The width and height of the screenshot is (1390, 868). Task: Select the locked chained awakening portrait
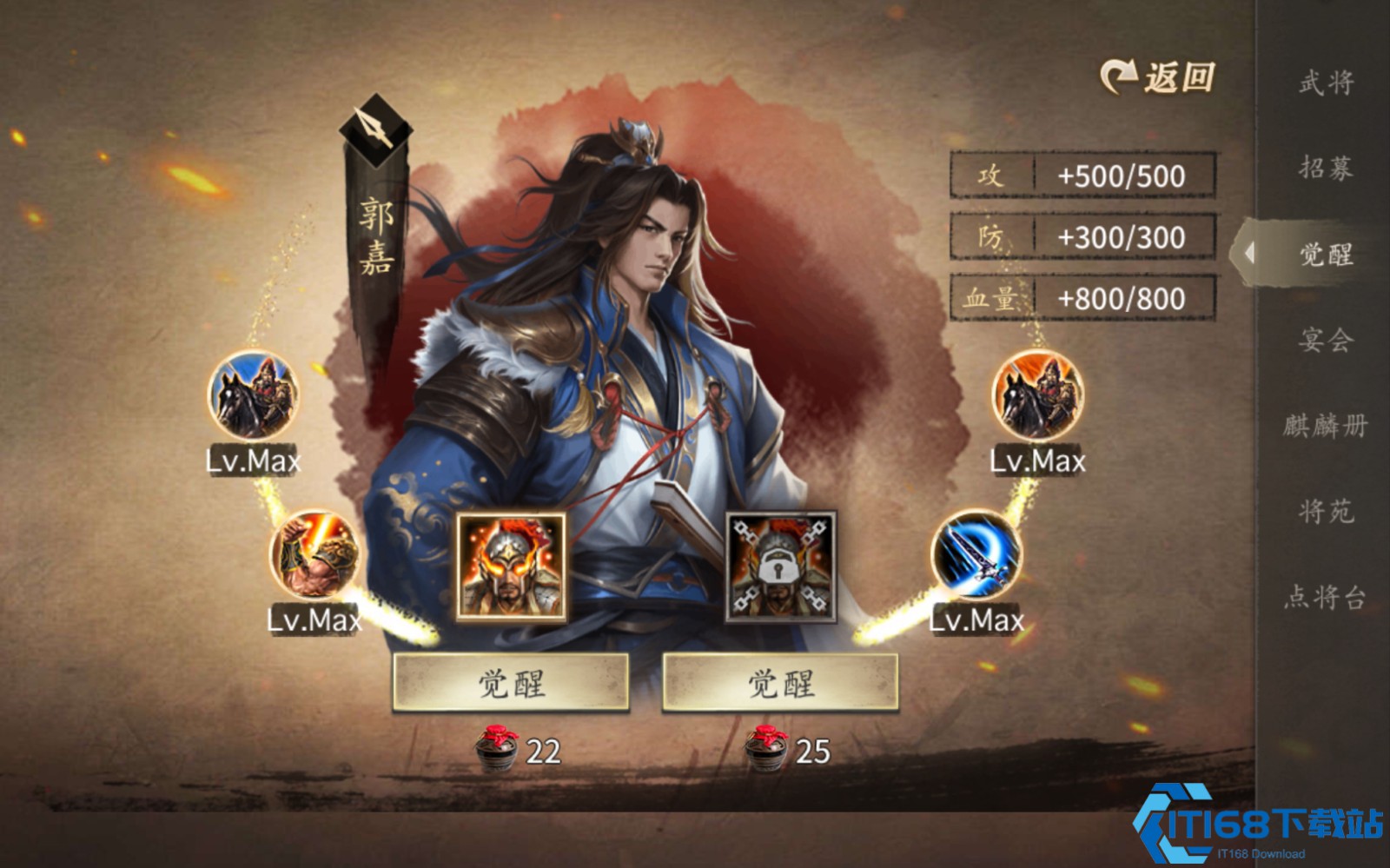coord(780,567)
